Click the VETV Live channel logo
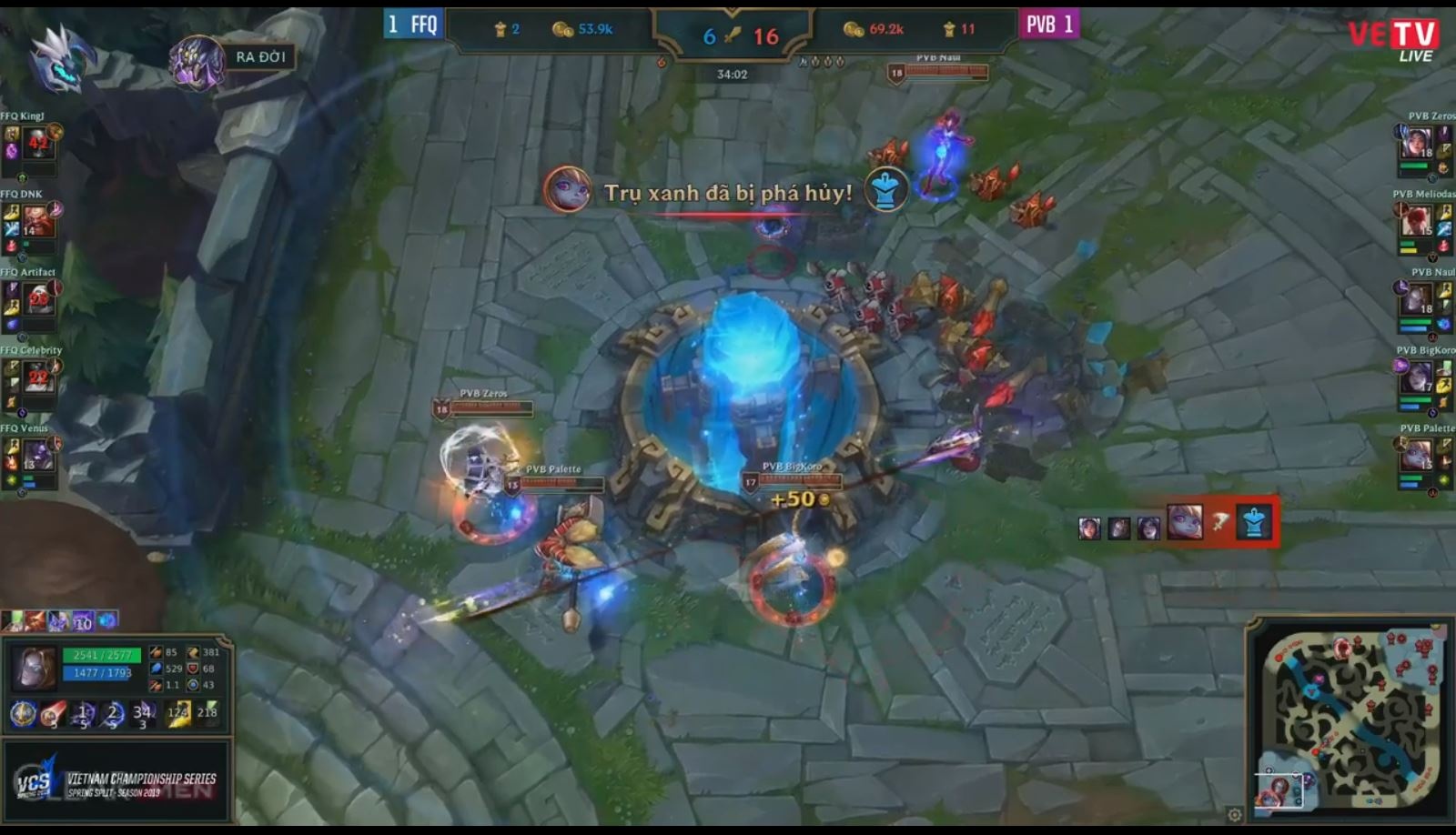1456x835 pixels. pos(1393,40)
